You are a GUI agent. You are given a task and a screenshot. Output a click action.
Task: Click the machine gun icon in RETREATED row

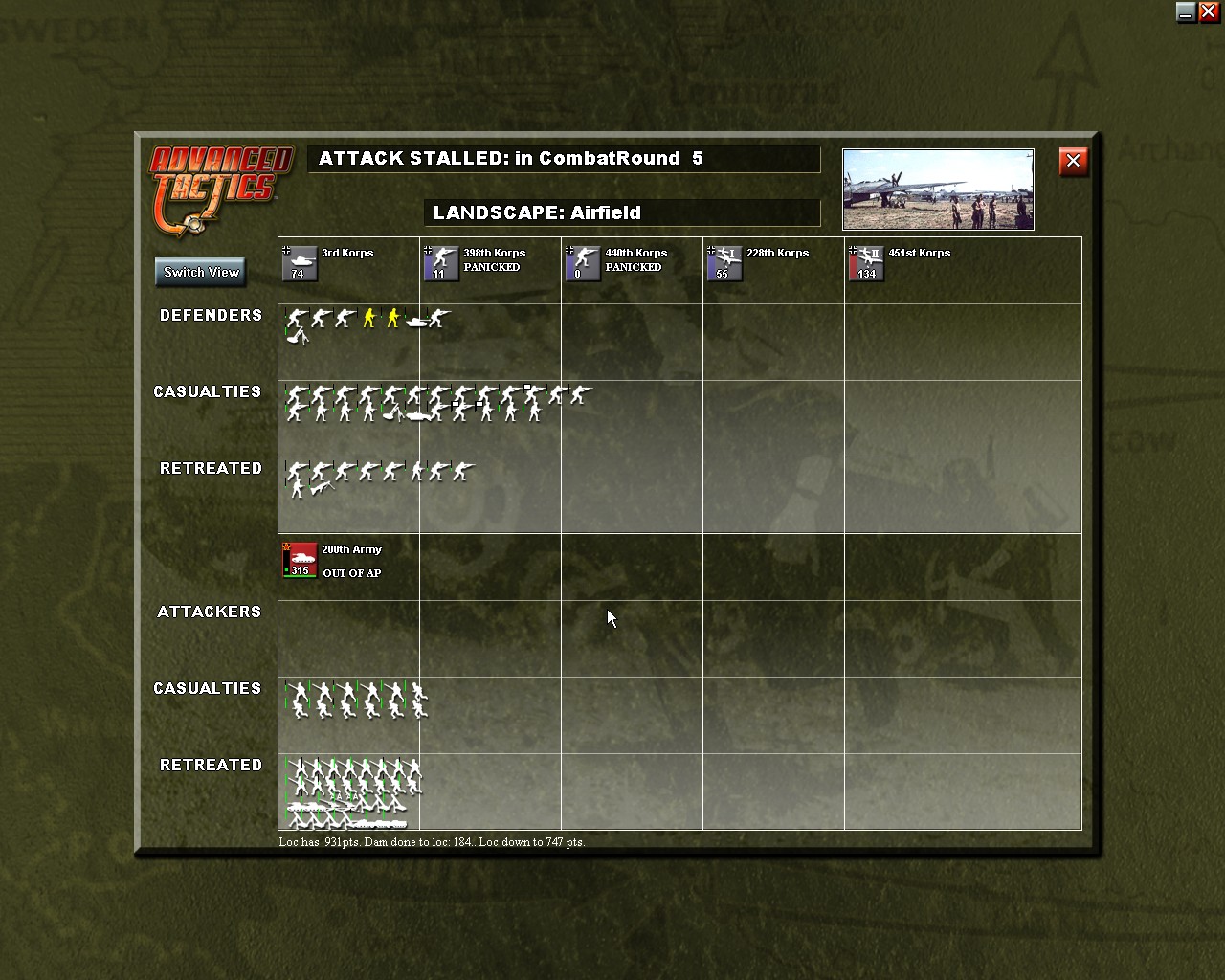pyautogui.click(x=322, y=489)
